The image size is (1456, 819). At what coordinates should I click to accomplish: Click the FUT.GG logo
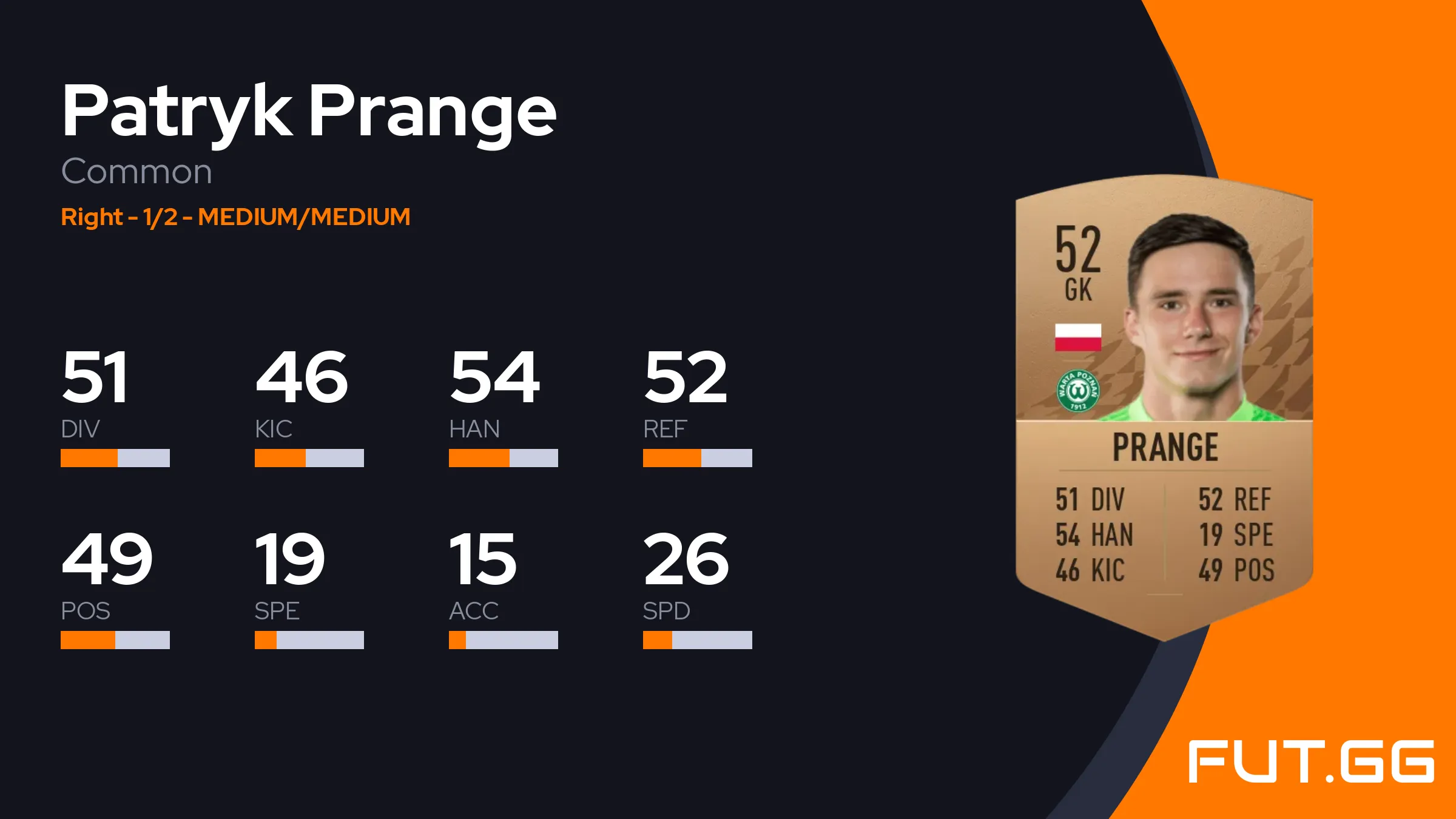(1311, 761)
